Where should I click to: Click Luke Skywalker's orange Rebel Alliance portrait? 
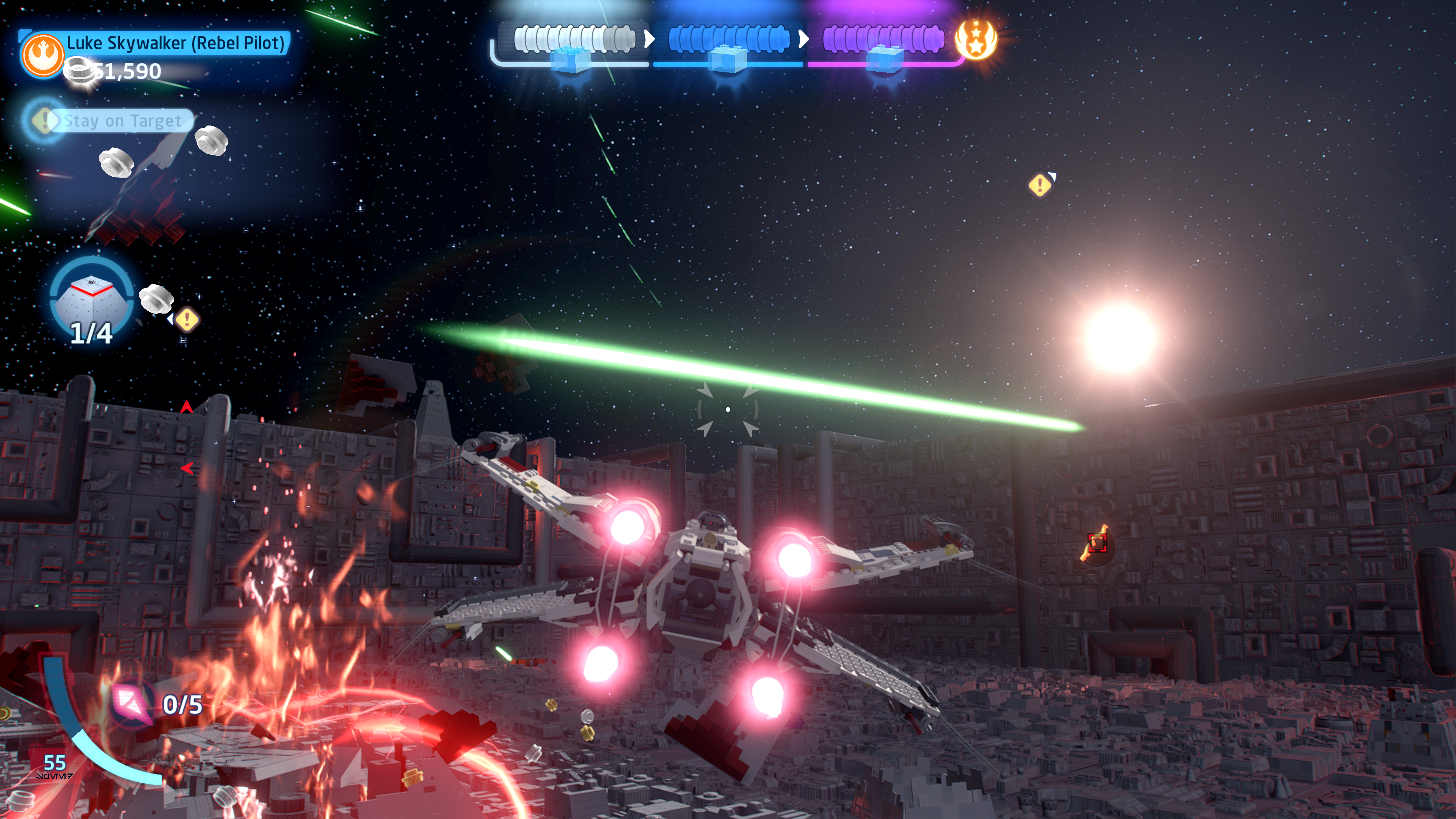(x=42, y=55)
